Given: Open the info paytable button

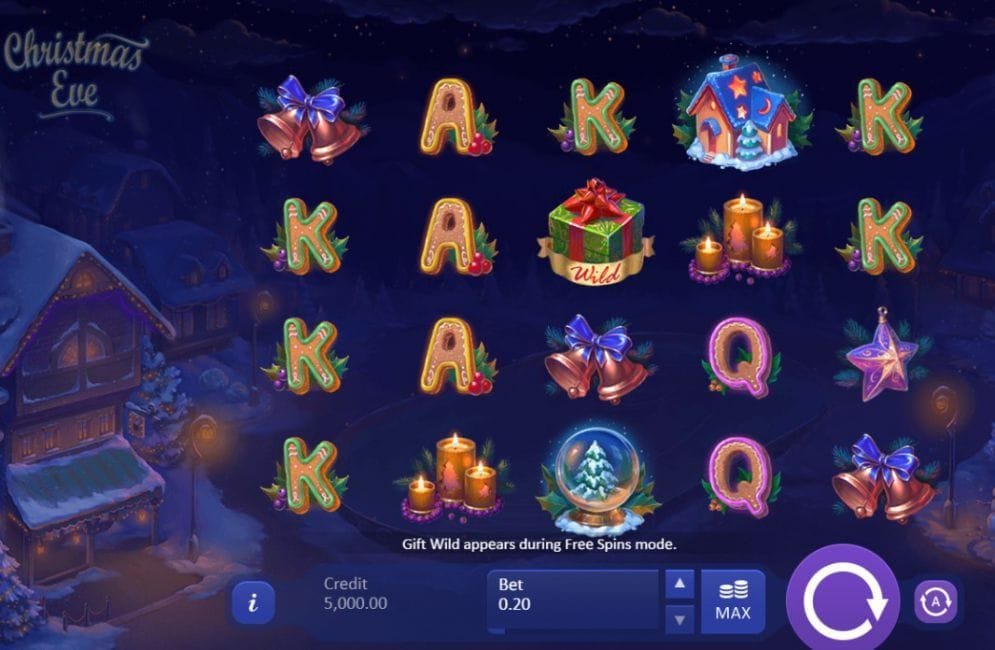Looking at the screenshot, I should (253, 602).
